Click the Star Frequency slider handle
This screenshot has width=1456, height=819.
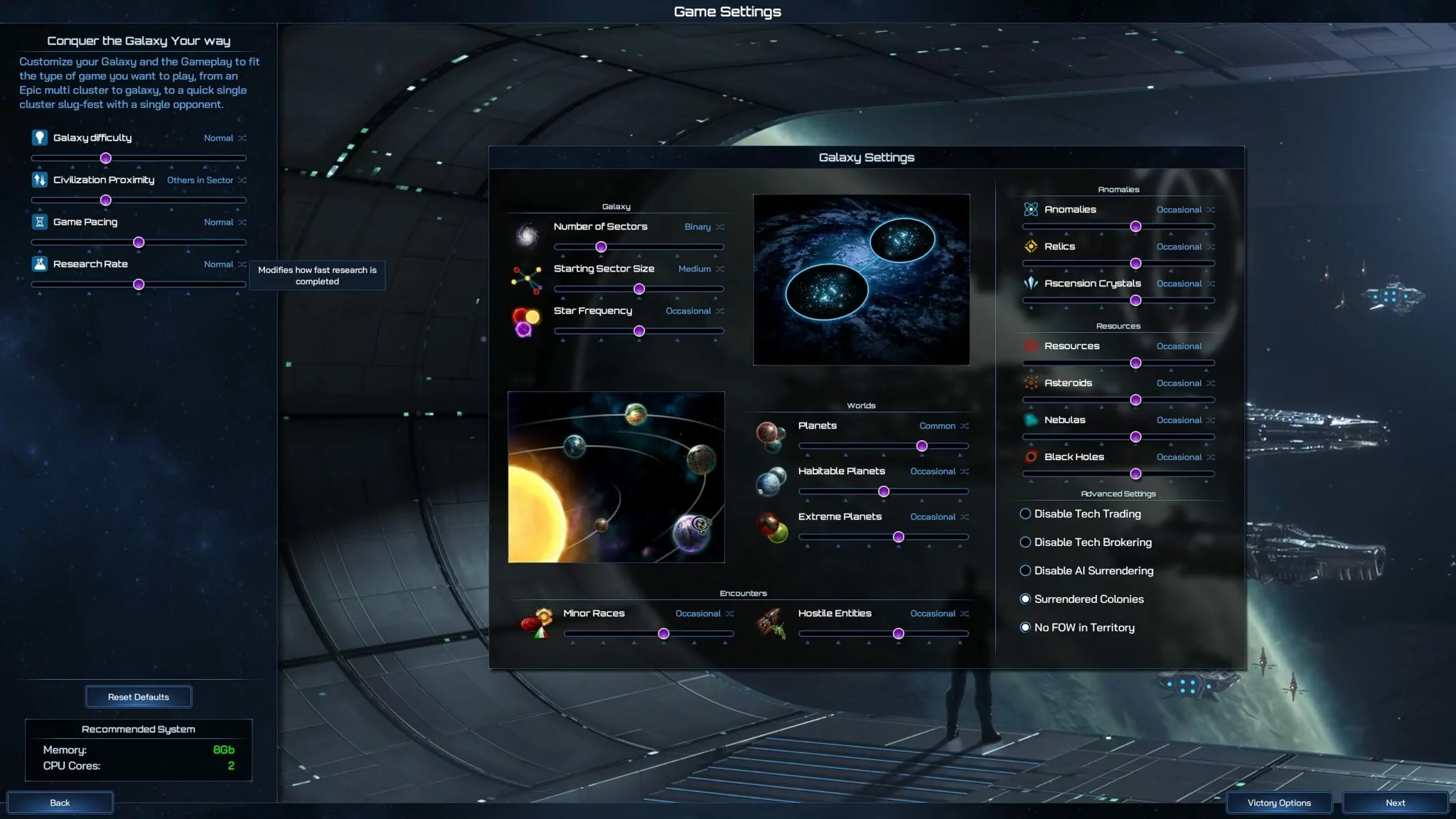coord(639,331)
